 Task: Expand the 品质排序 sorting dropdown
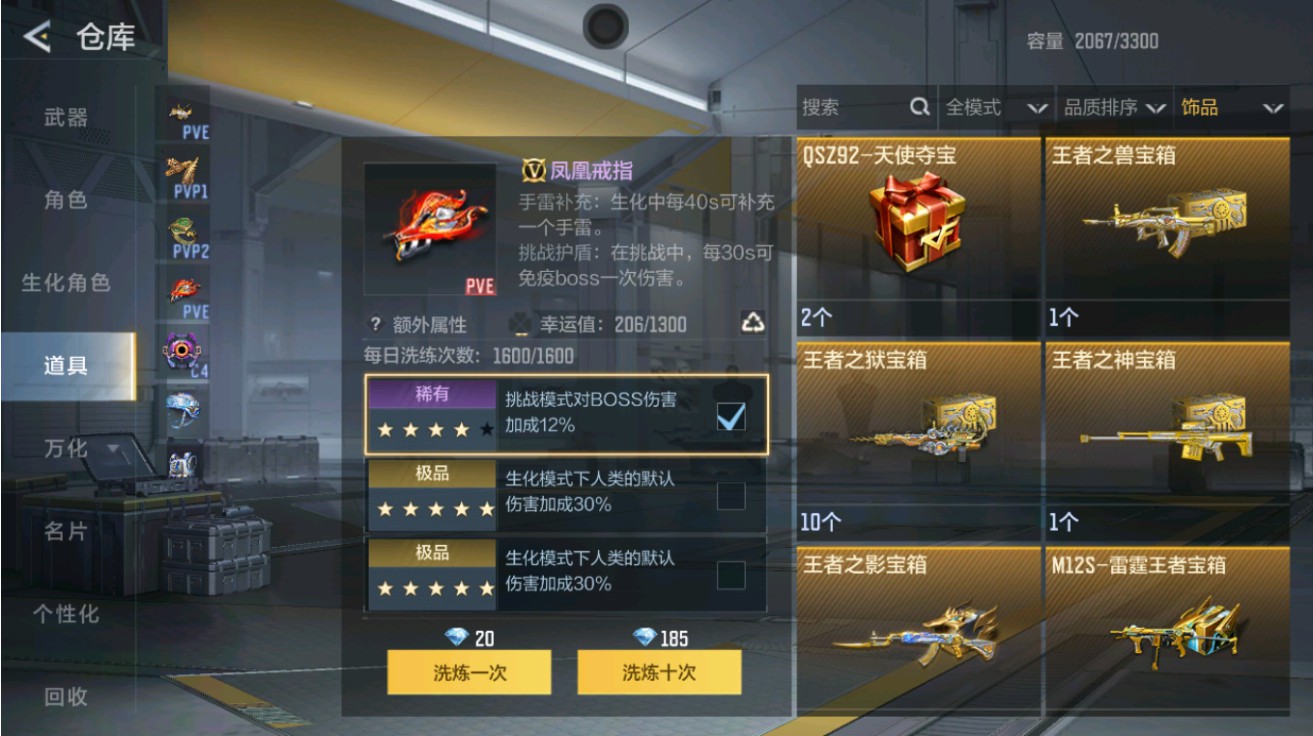pos(1115,106)
